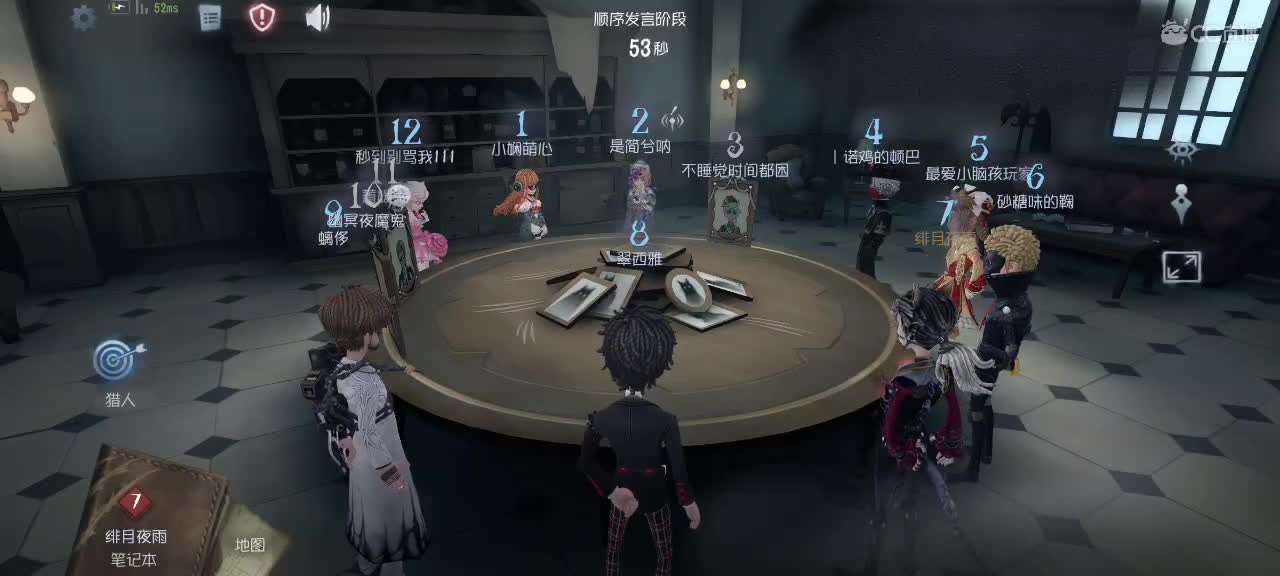The width and height of the screenshot is (1280, 576).
Task: Select player 8 翠西雅
Action: point(639,256)
